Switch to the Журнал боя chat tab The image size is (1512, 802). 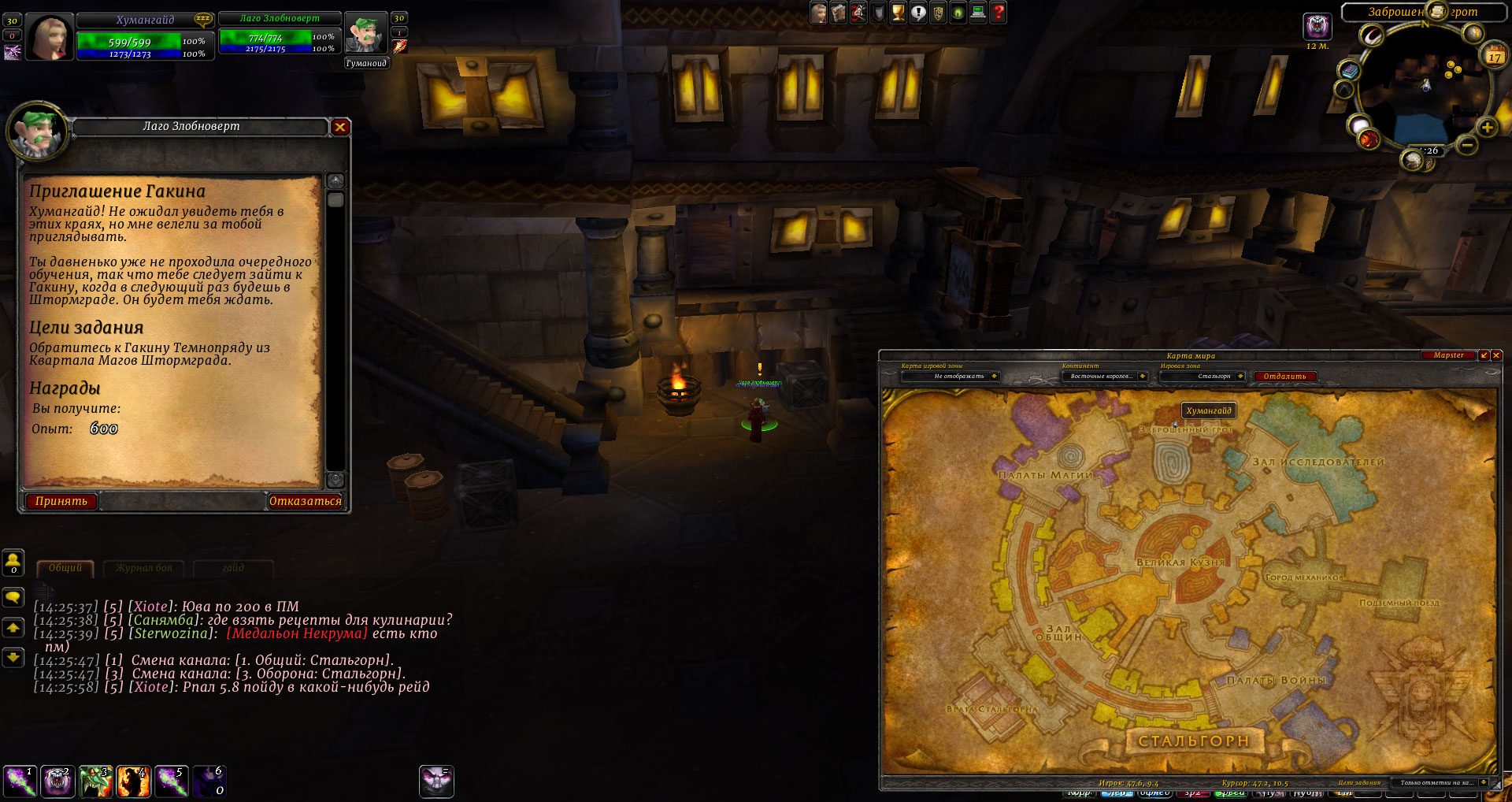(x=143, y=568)
